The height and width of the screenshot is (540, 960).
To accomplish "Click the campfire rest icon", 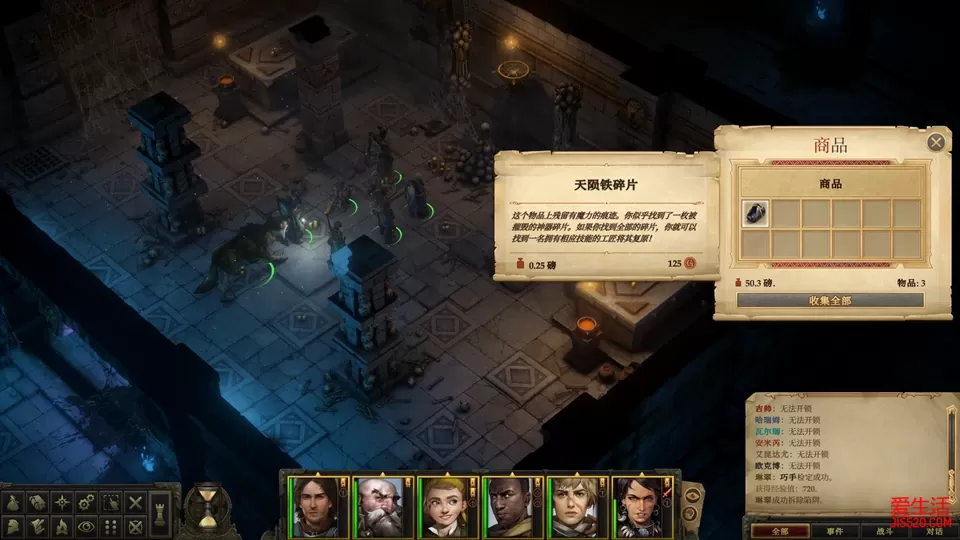I will [x=62, y=525].
